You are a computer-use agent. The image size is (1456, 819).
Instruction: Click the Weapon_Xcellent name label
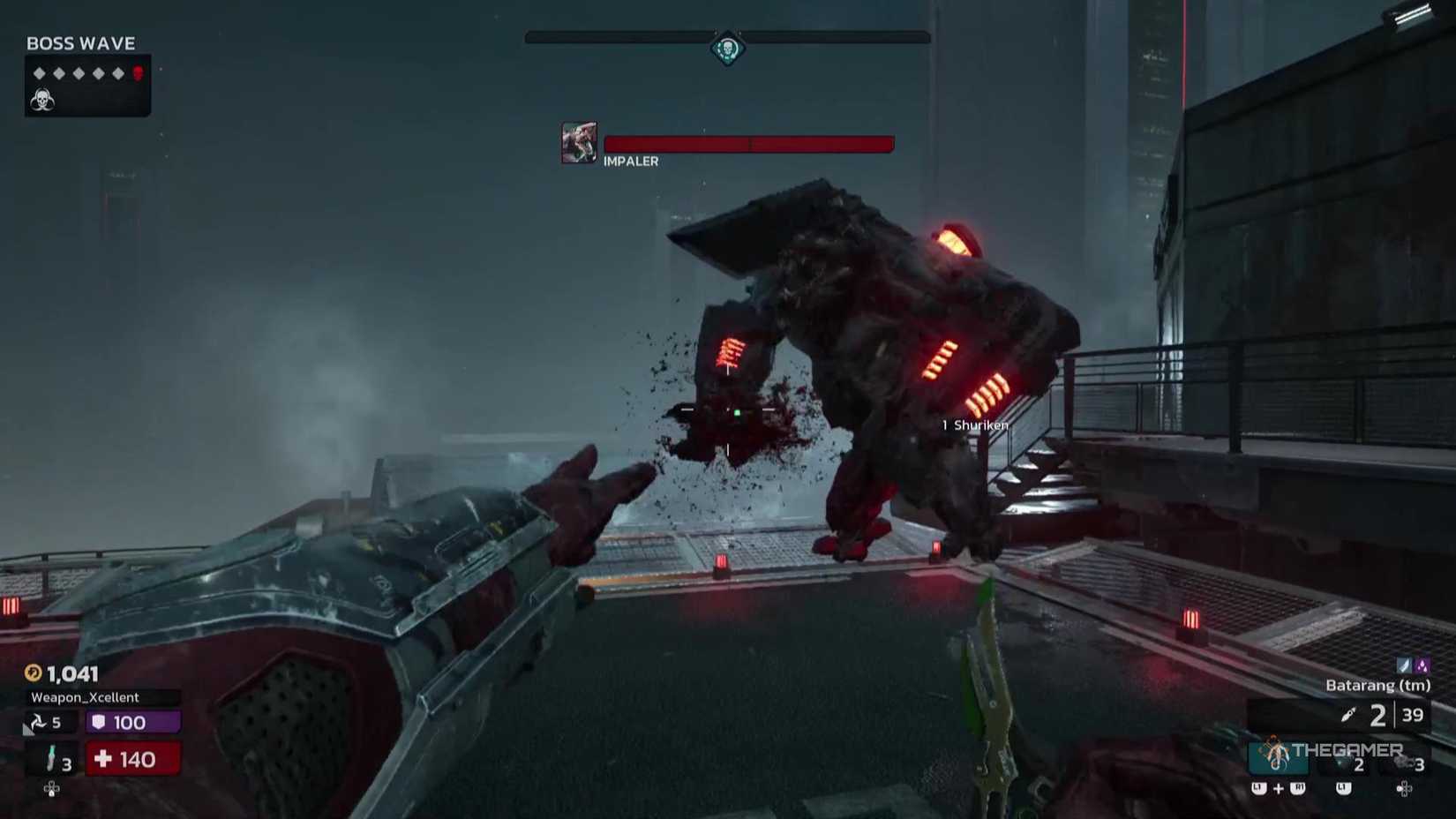[84, 697]
